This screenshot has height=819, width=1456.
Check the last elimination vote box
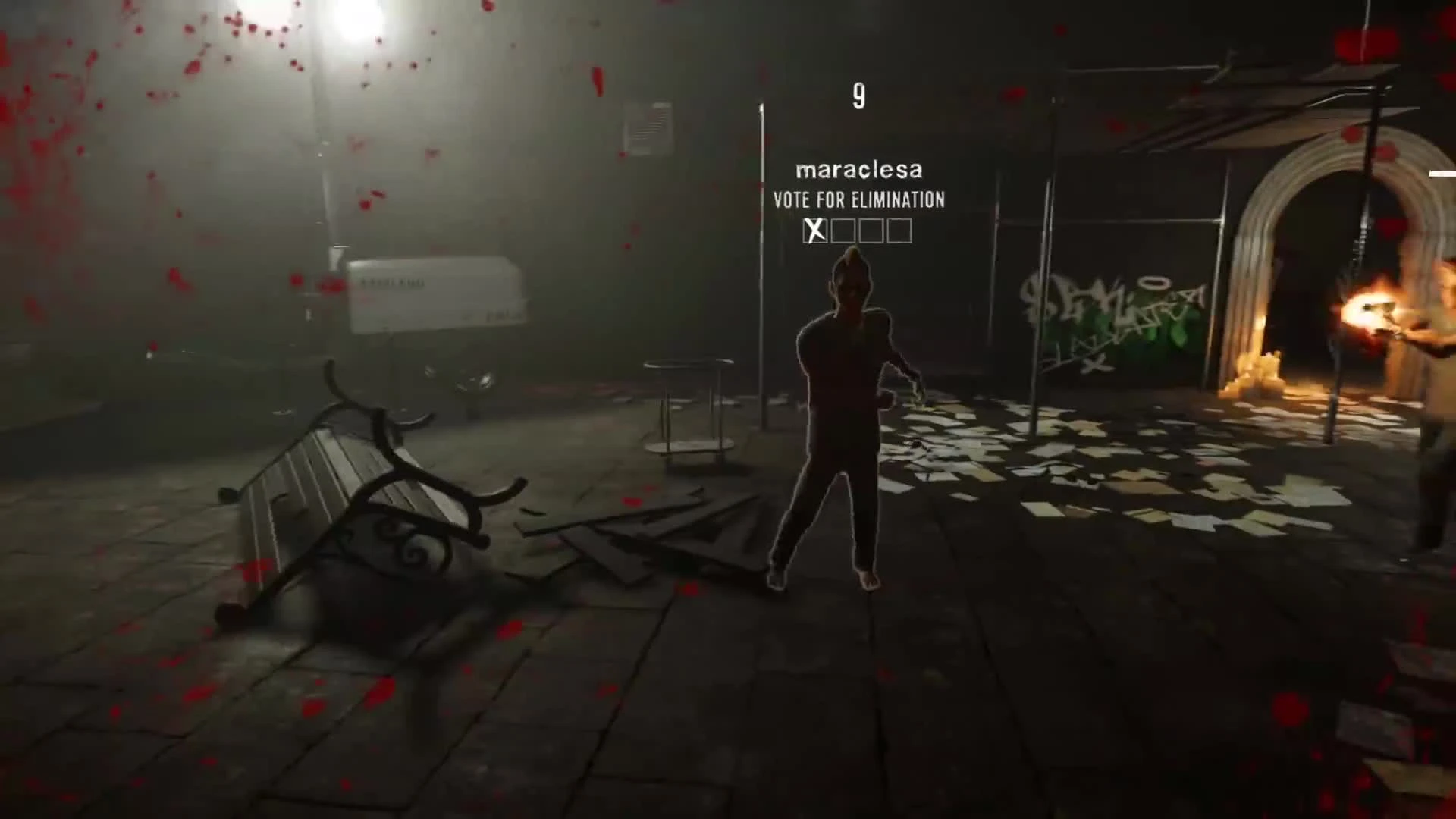899,231
